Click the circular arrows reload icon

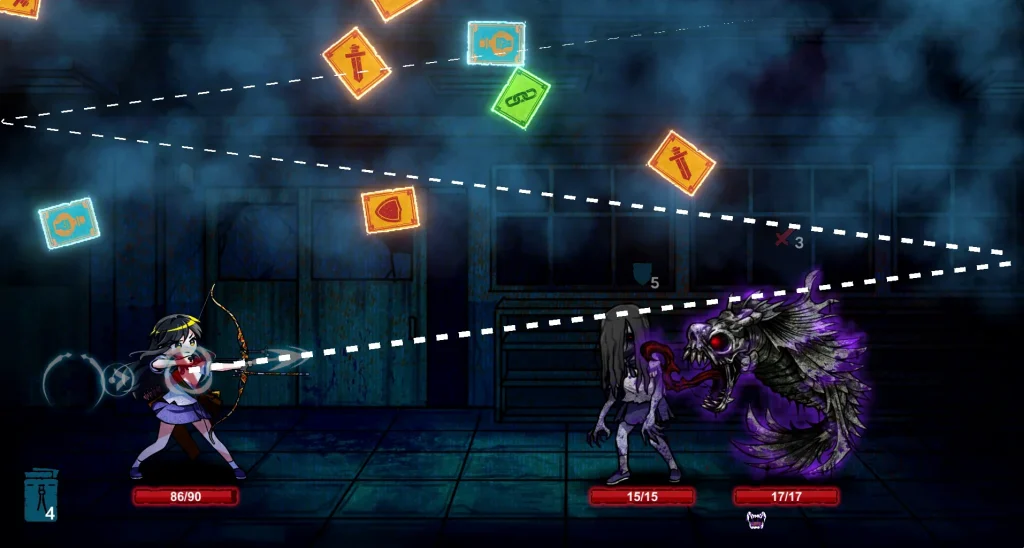(x=68, y=380)
